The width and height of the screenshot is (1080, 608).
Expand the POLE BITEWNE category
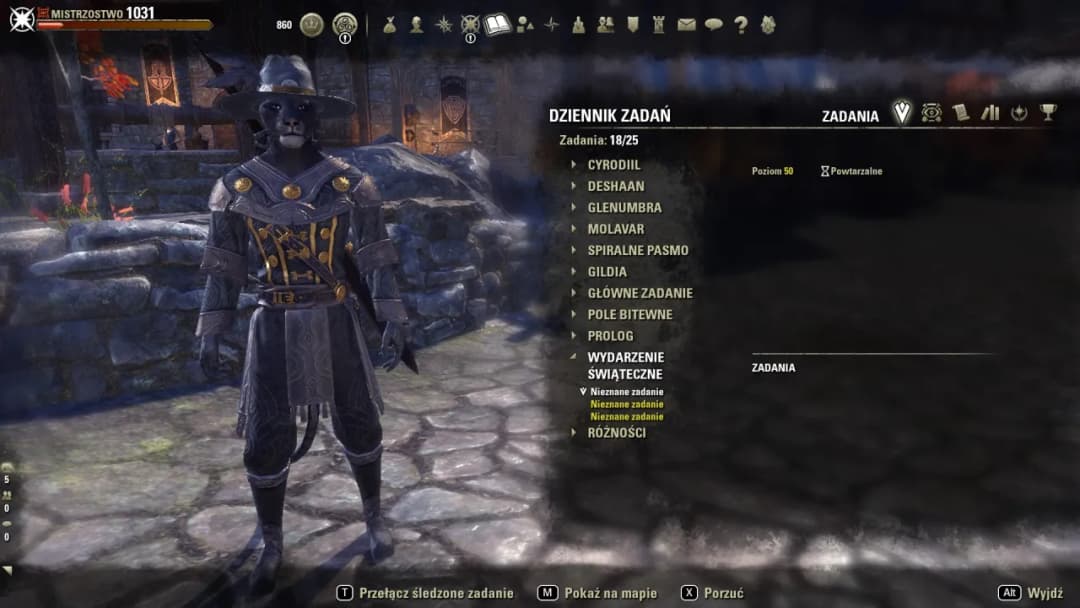click(629, 314)
